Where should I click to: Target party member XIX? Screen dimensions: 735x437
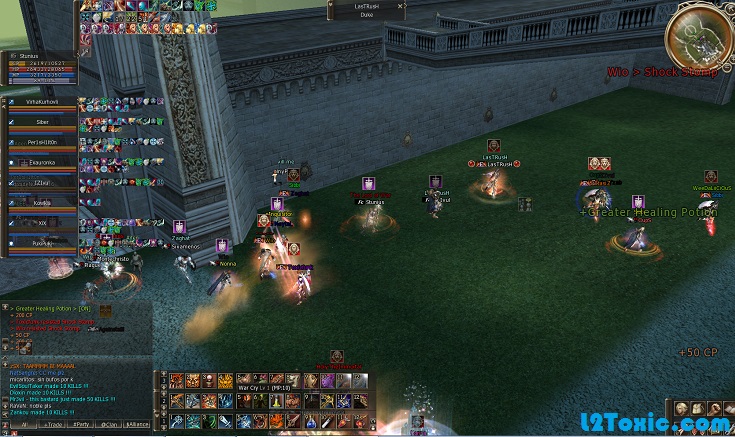point(42,222)
